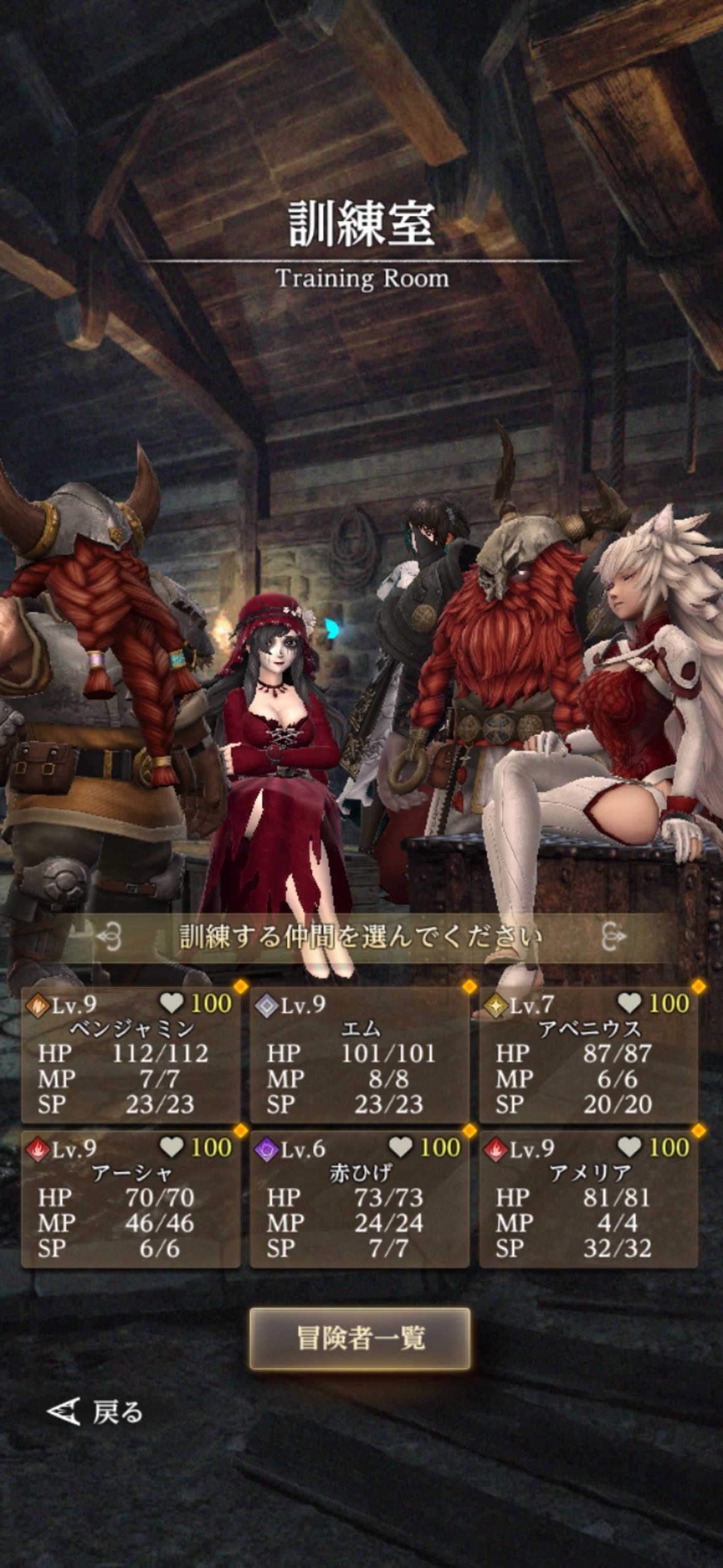The height and width of the screenshot is (1568, 723).
Task: Select アメリア character card
Action: (589, 1199)
